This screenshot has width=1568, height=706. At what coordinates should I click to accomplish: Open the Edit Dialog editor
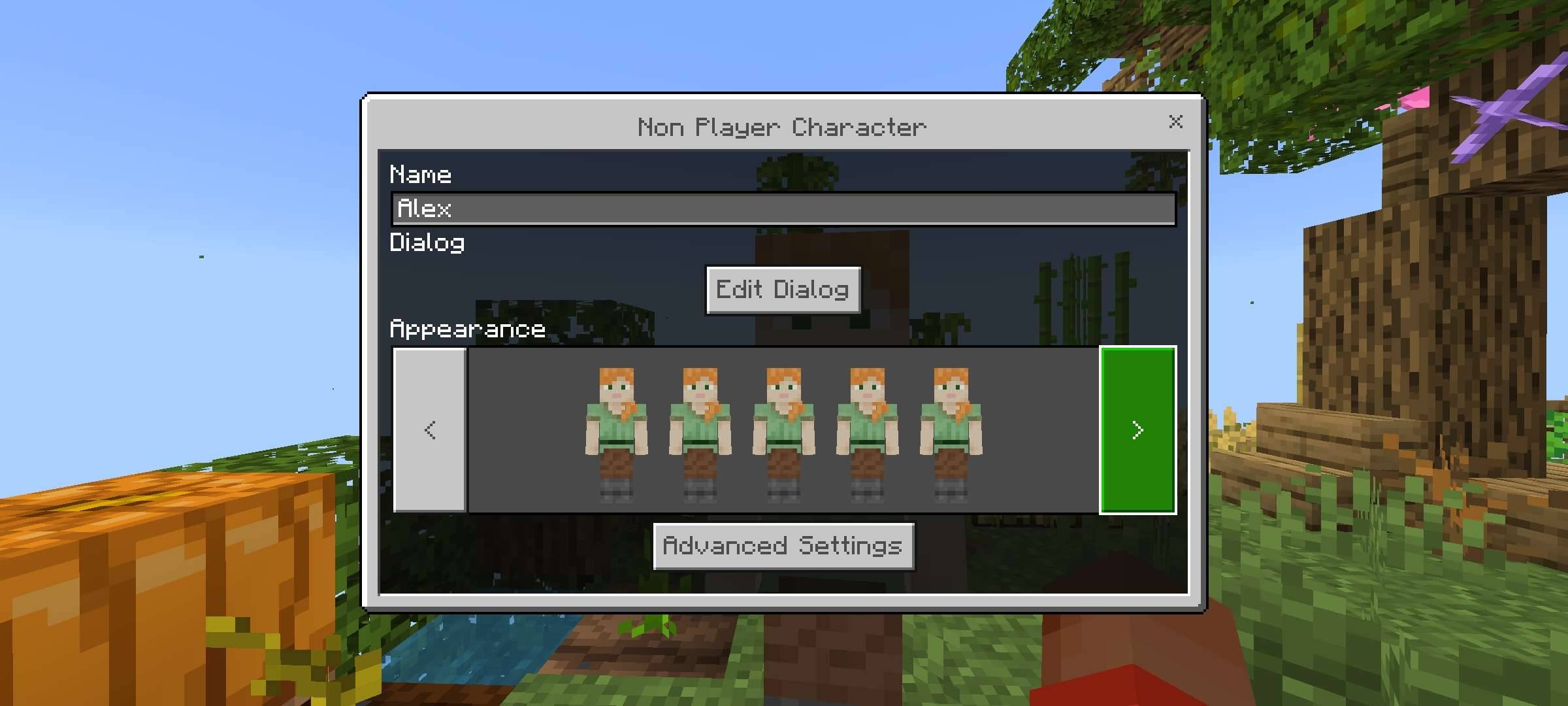[x=783, y=290]
